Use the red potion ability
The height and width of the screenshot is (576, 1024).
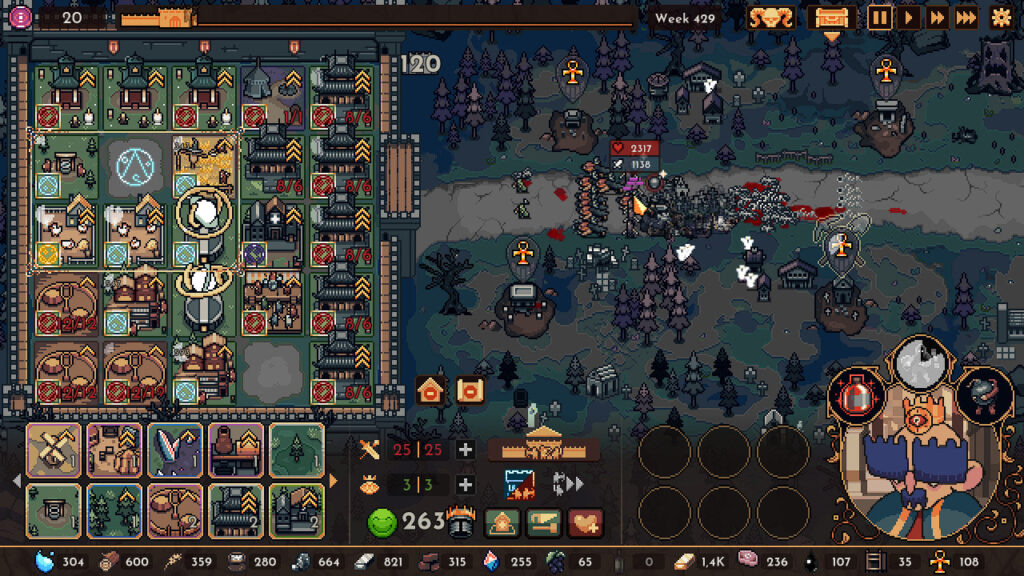tap(856, 395)
